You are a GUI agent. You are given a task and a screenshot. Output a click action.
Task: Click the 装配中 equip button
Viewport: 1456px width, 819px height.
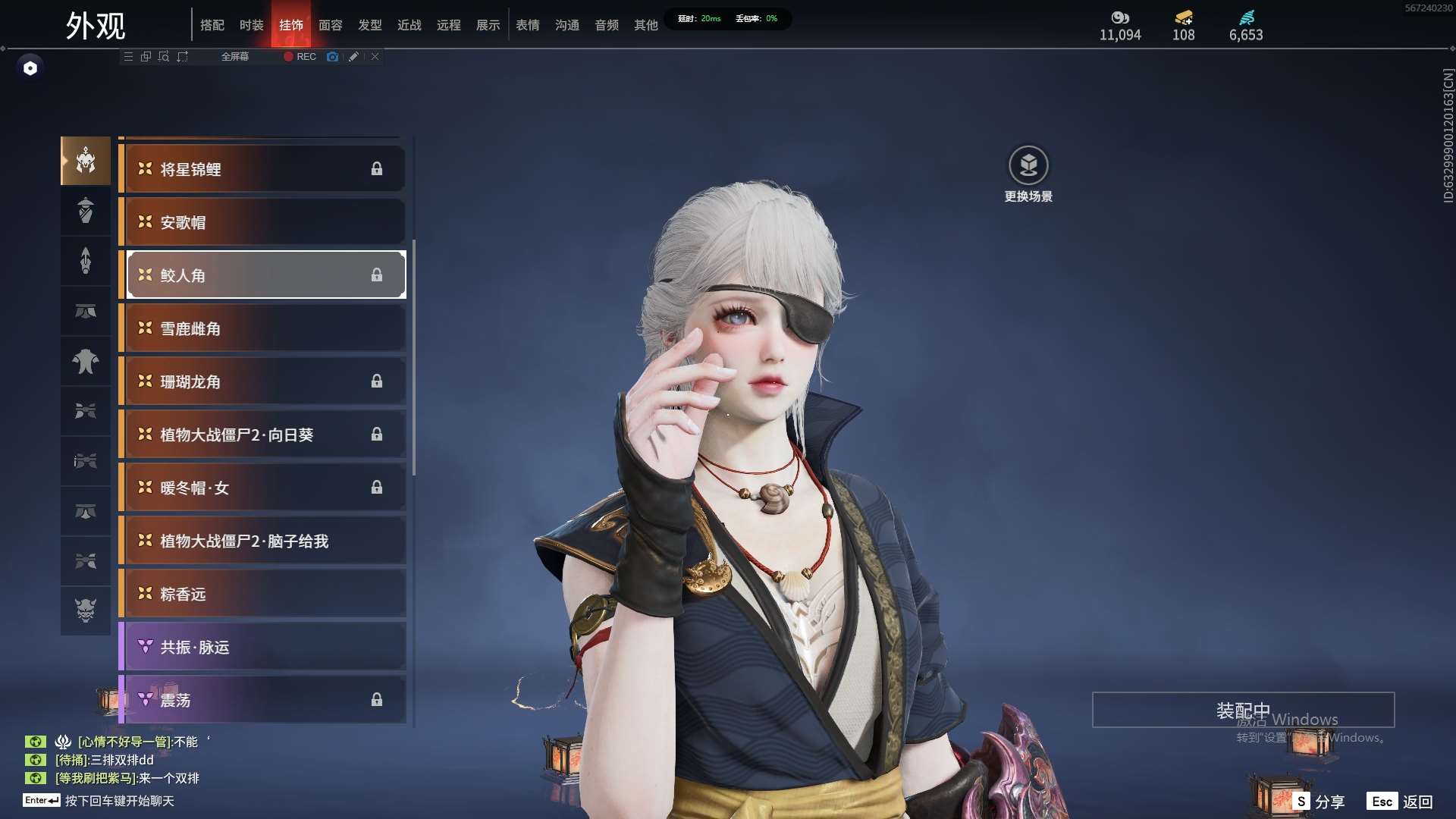tap(1243, 710)
